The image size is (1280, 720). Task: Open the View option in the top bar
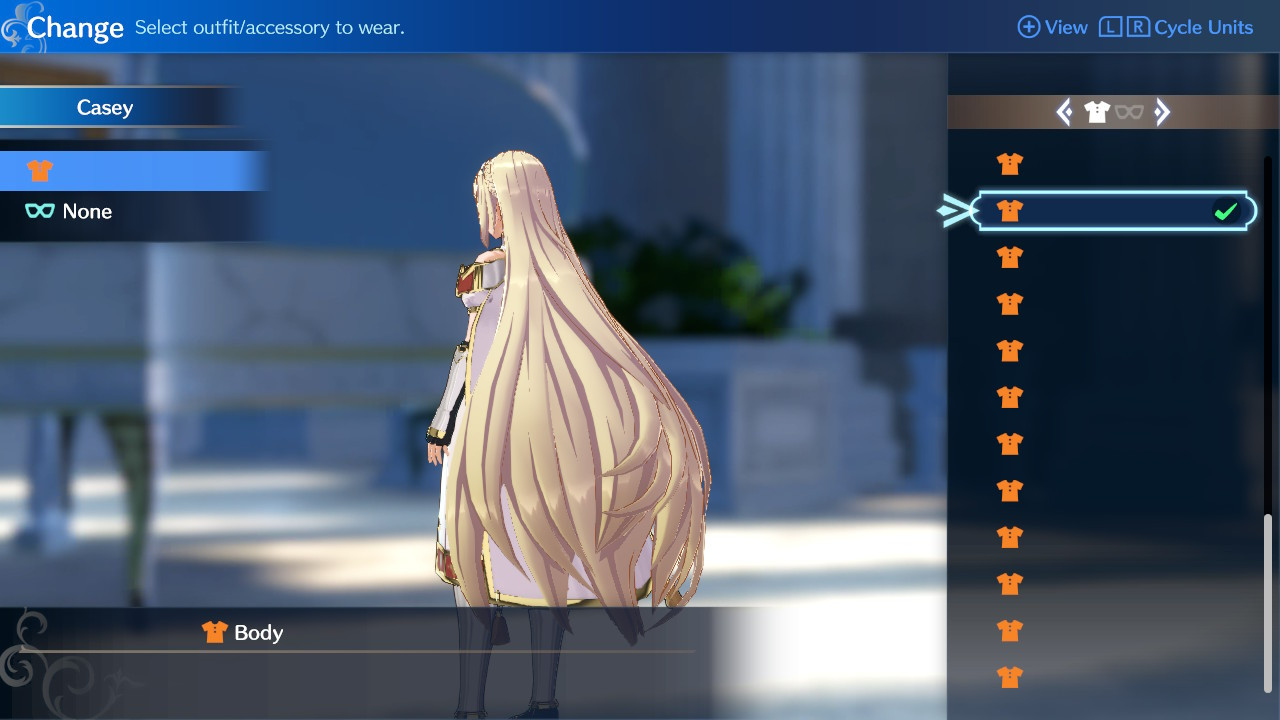pyautogui.click(x=1053, y=27)
